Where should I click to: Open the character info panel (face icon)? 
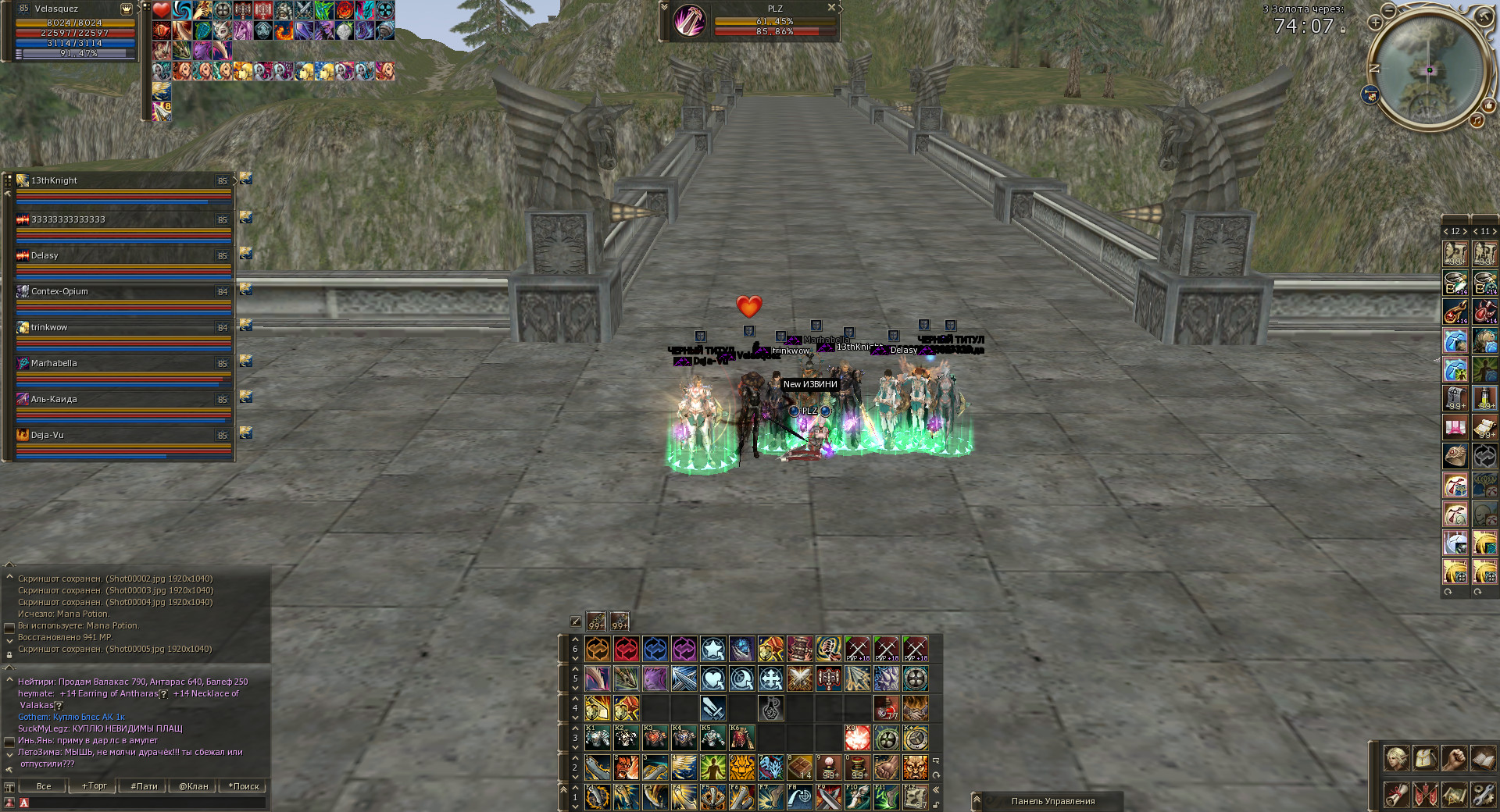1397,758
